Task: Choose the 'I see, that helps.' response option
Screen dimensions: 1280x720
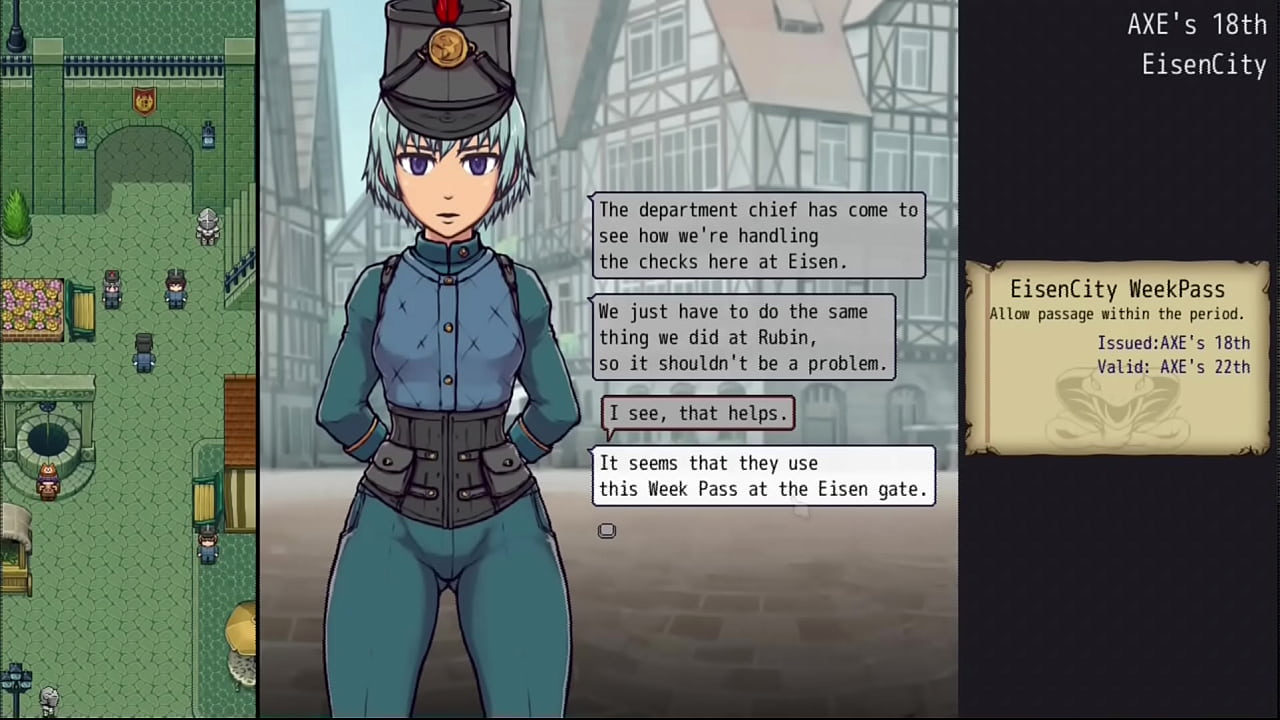Action: [x=697, y=413]
